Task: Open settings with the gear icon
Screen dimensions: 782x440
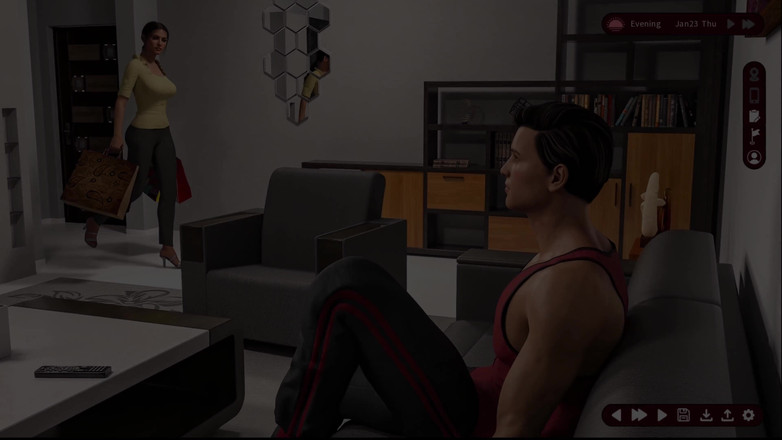Action: pyautogui.click(x=749, y=415)
